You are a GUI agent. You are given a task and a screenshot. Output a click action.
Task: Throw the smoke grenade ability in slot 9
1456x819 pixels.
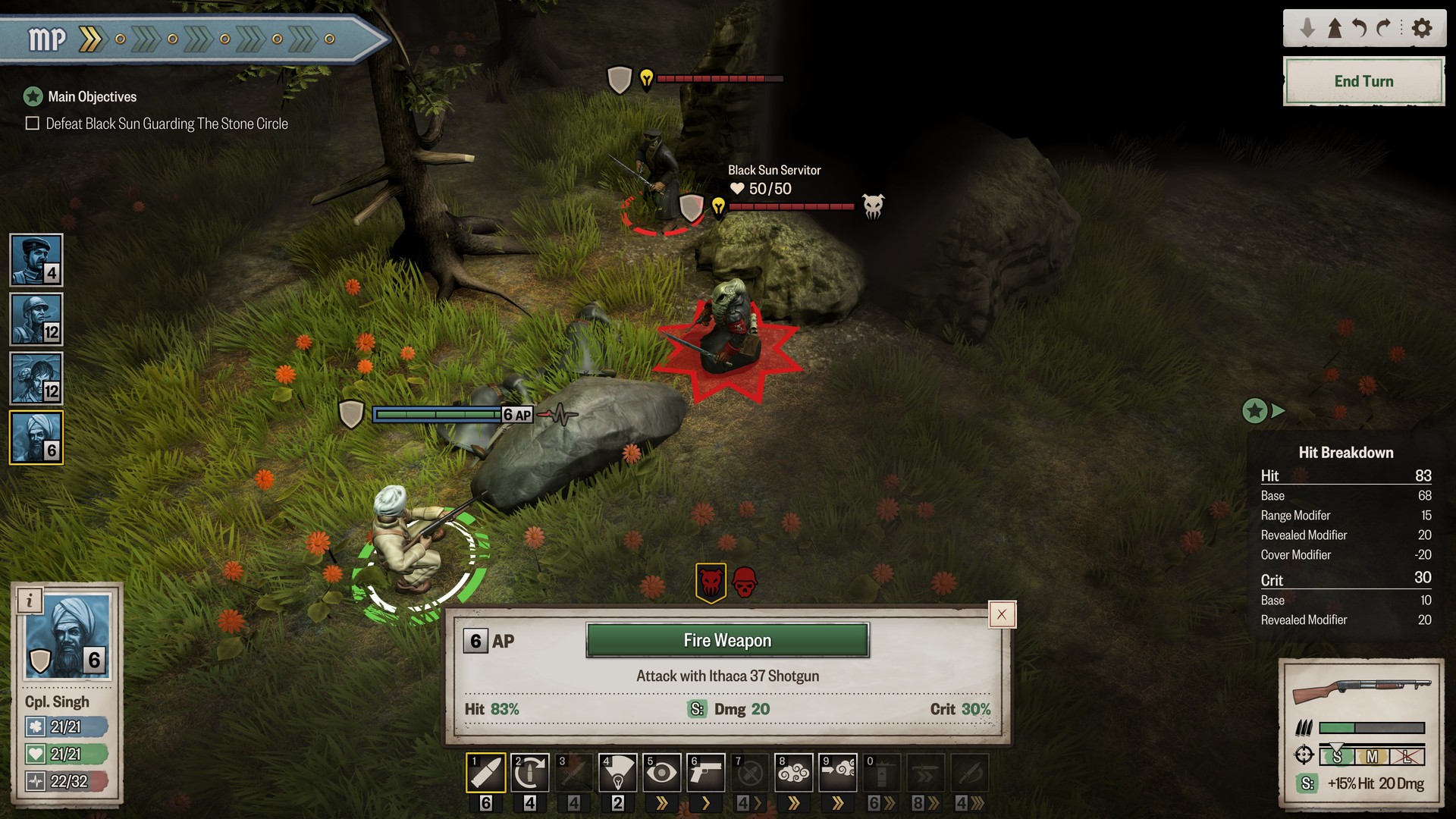(838, 772)
